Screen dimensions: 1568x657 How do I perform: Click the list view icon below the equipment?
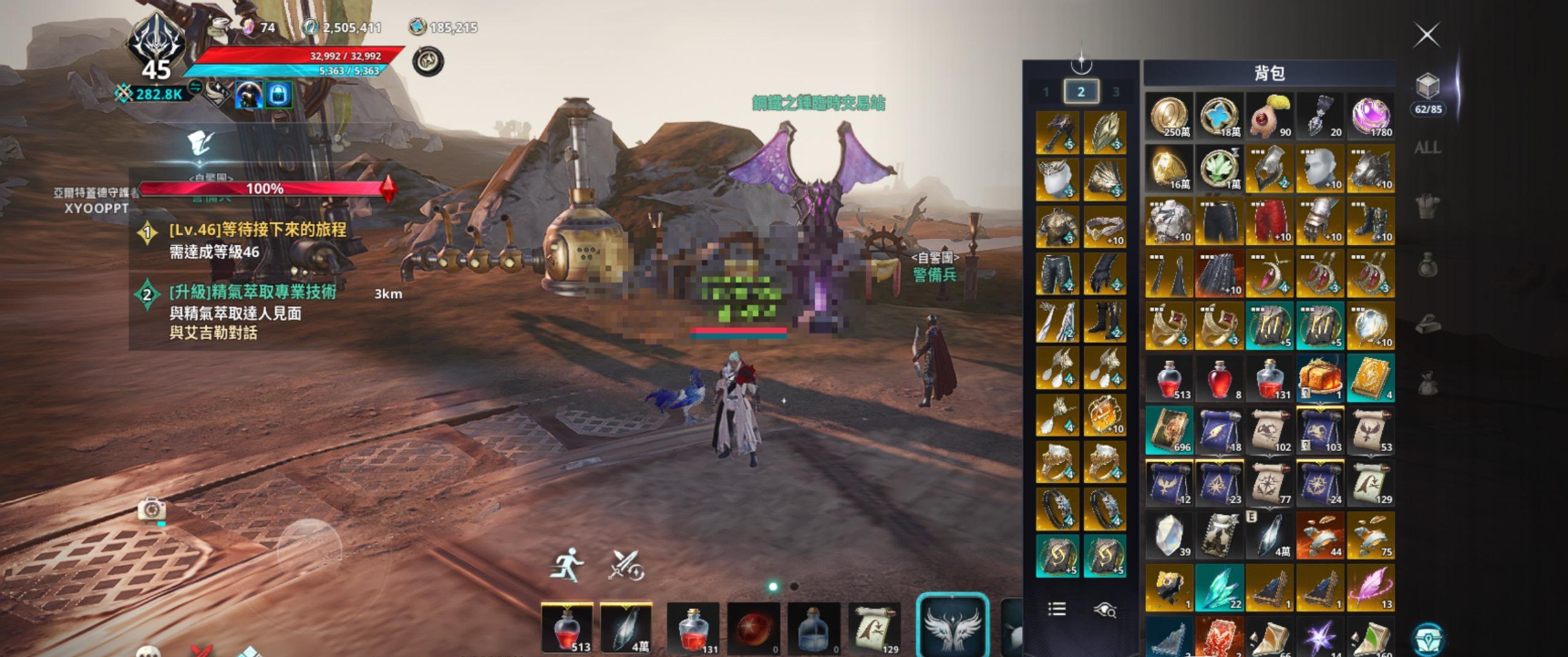point(1057,609)
